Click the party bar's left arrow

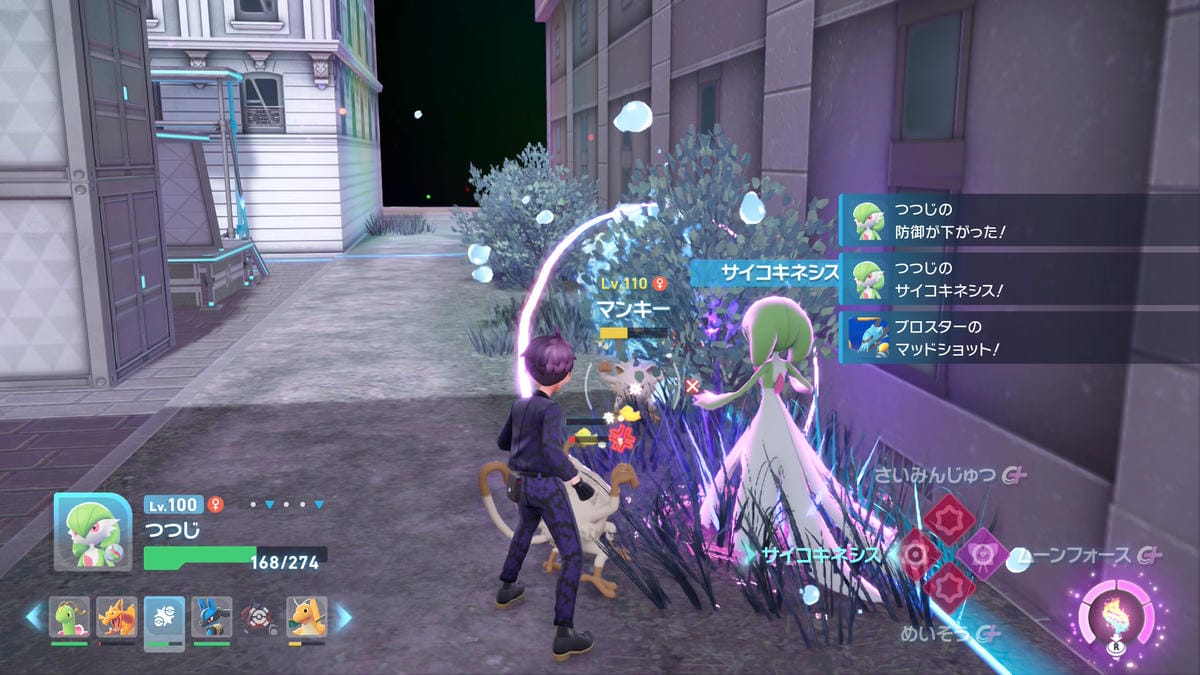tap(33, 617)
